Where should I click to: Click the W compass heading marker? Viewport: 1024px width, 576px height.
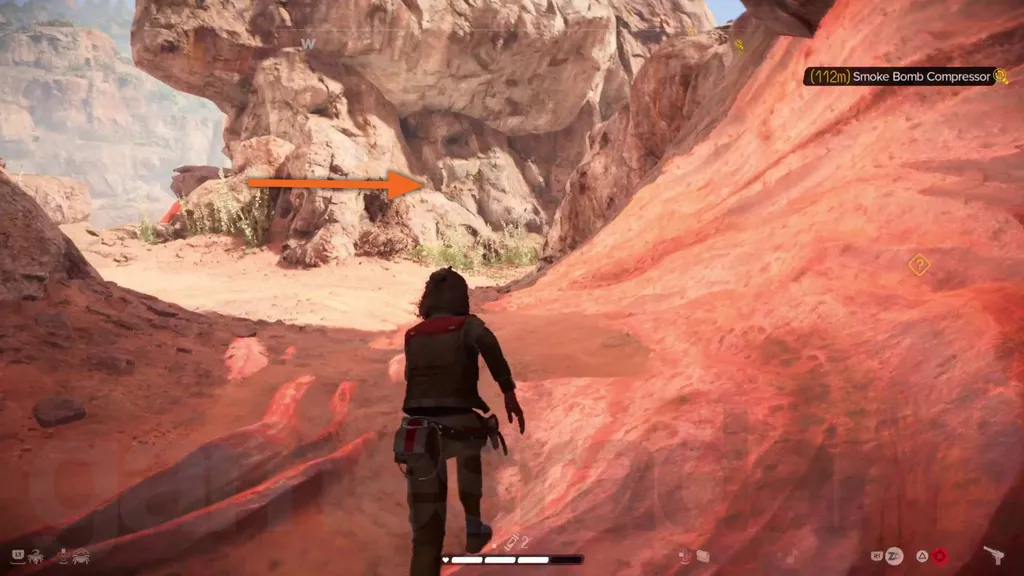point(309,43)
